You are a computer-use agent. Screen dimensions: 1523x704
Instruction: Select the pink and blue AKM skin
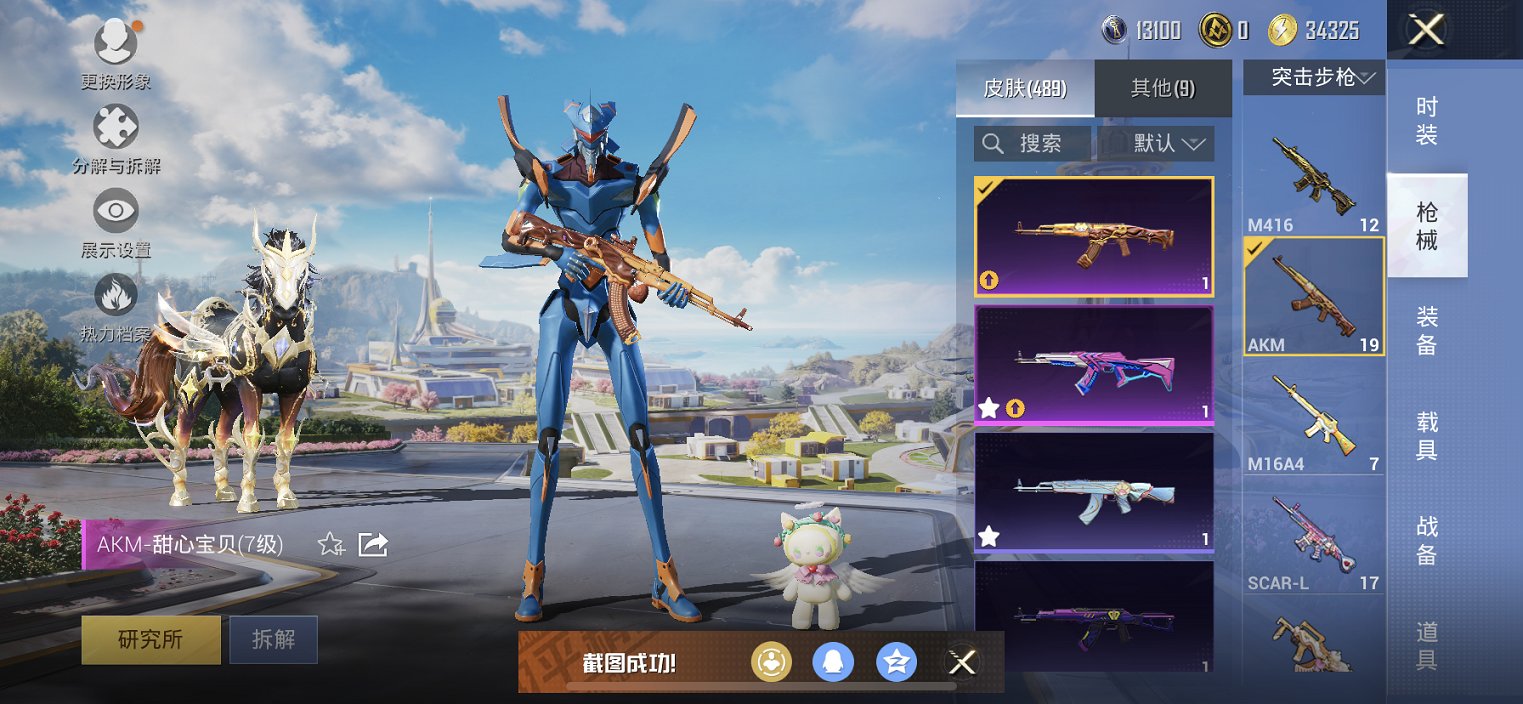(x=1094, y=365)
